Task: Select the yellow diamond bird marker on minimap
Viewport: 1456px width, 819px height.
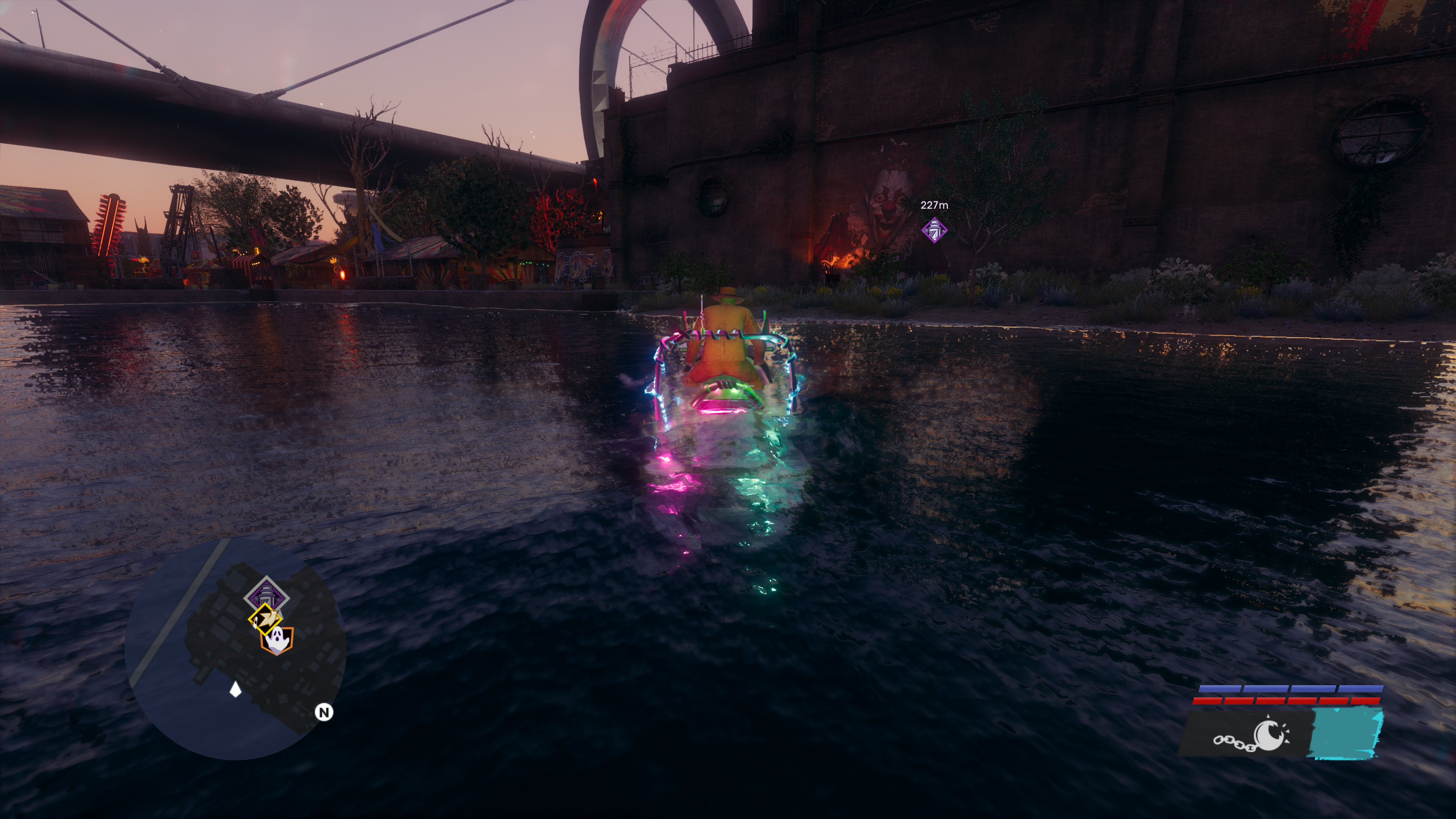Action: coord(265,618)
